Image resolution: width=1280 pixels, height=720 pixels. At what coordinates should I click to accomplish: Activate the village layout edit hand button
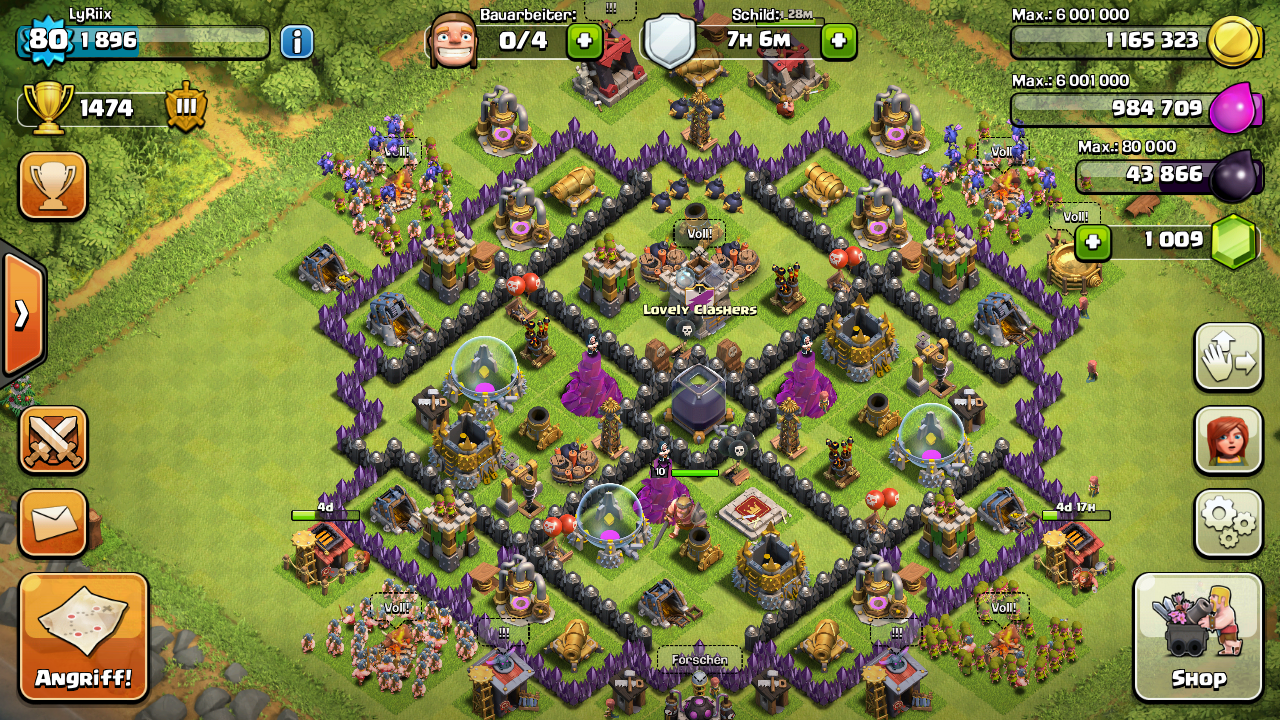tap(1228, 357)
